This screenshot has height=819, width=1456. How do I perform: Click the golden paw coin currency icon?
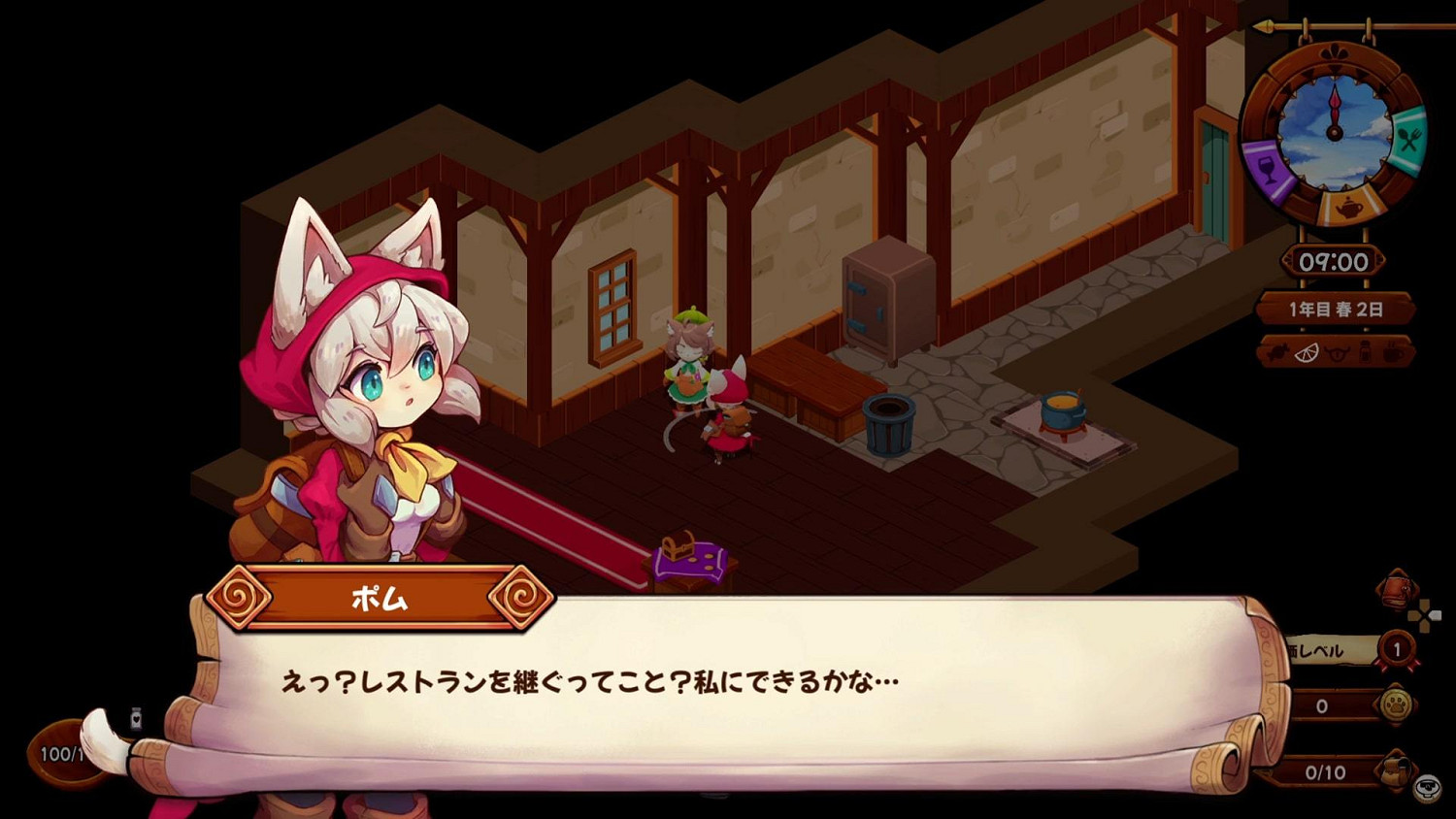(1397, 704)
